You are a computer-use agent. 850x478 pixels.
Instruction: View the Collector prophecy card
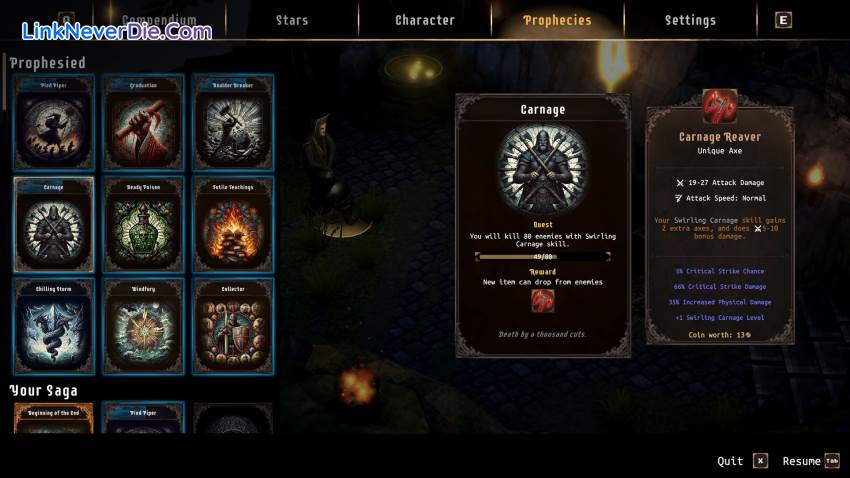(x=233, y=327)
